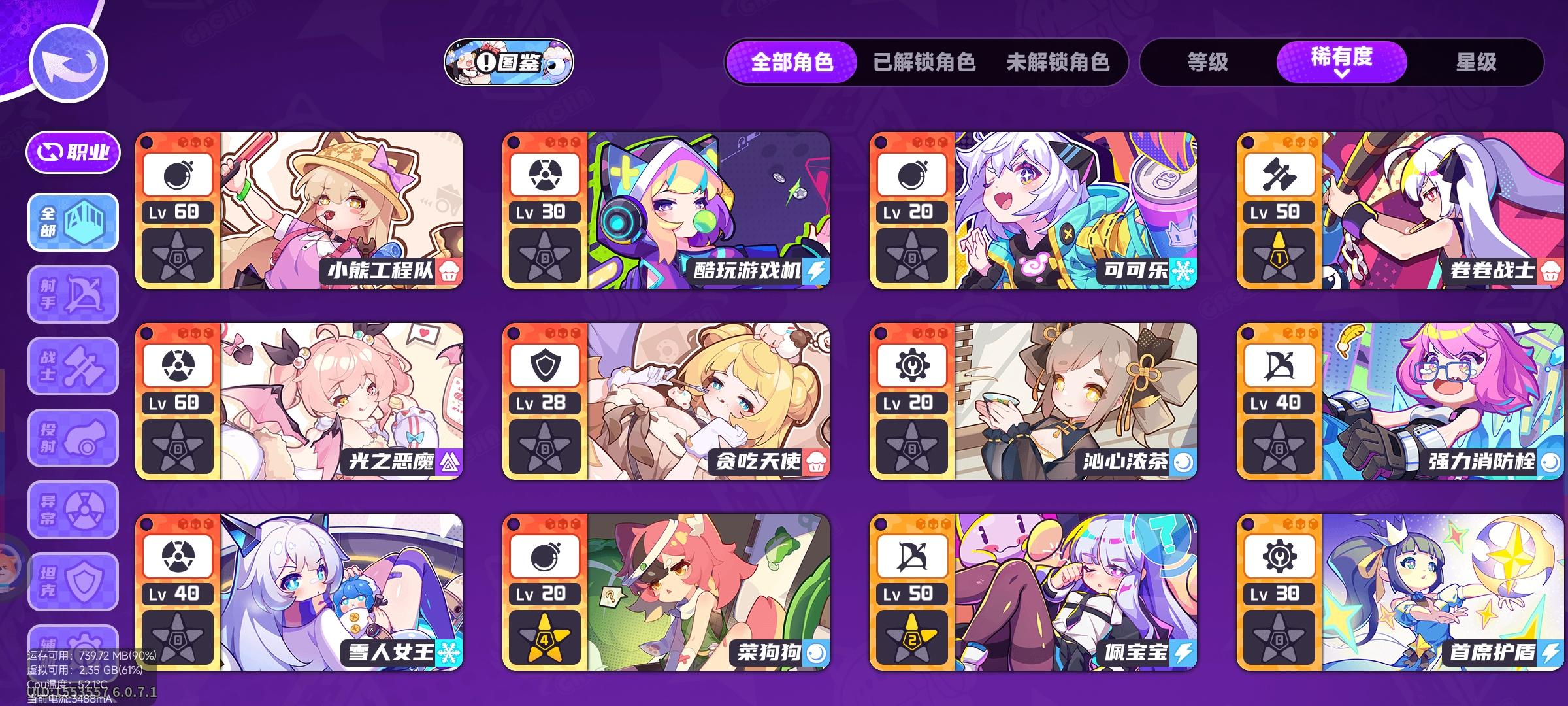Open the 稀有度 sort order dropdown
1568x706 pixels.
[x=1341, y=63]
